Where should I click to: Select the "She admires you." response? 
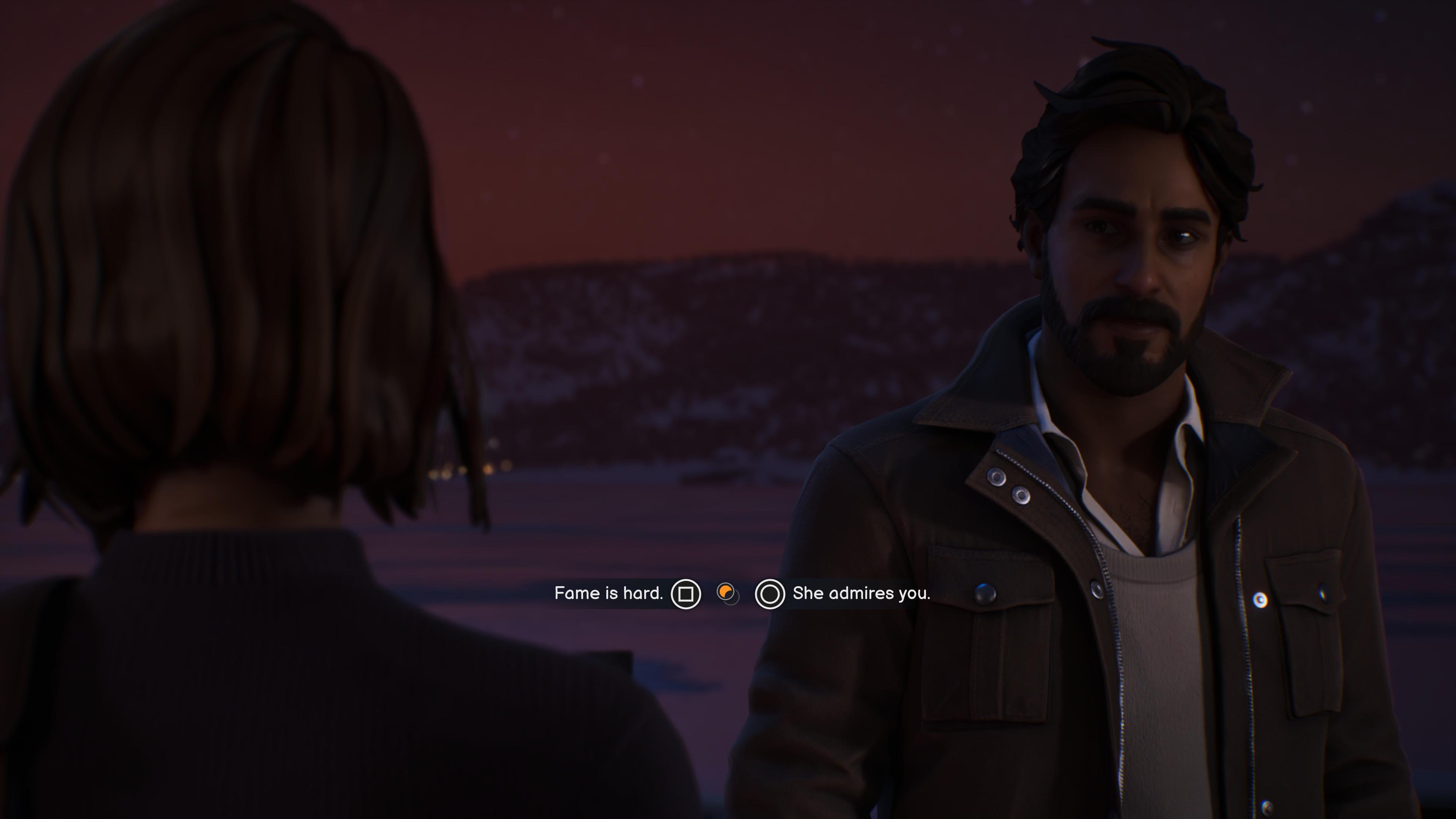860,593
